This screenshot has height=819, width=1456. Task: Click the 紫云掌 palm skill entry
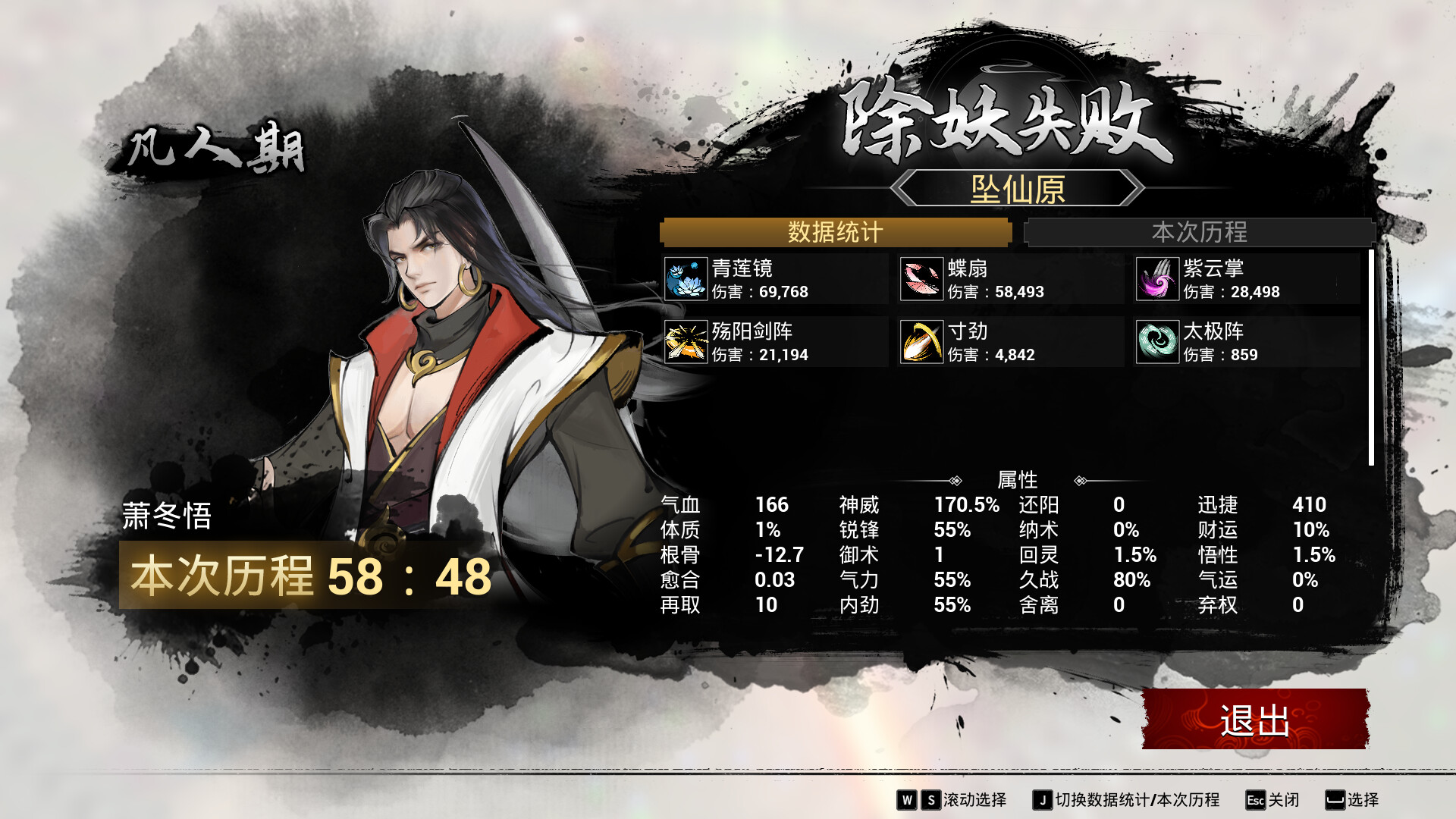coord(1247,279)
